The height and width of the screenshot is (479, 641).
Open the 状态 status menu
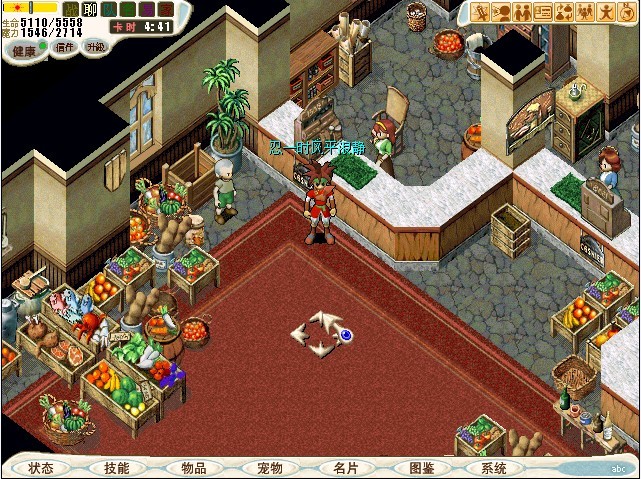pyautogui.click(x=41, y=467)
